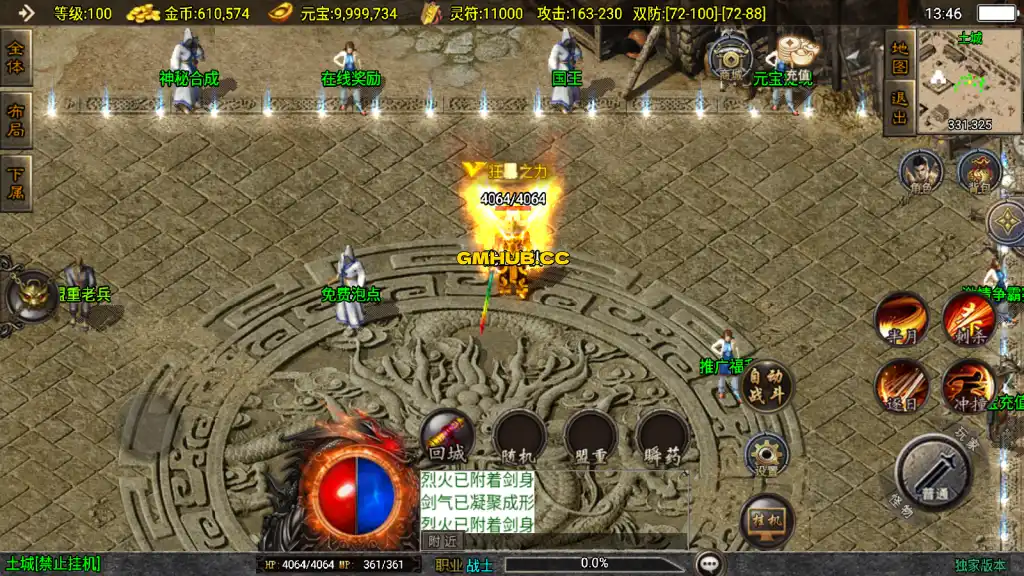Viewport: 1024px width, 576px height.
Task: Click the 地图 map button
Action: [x=900, y=57]
